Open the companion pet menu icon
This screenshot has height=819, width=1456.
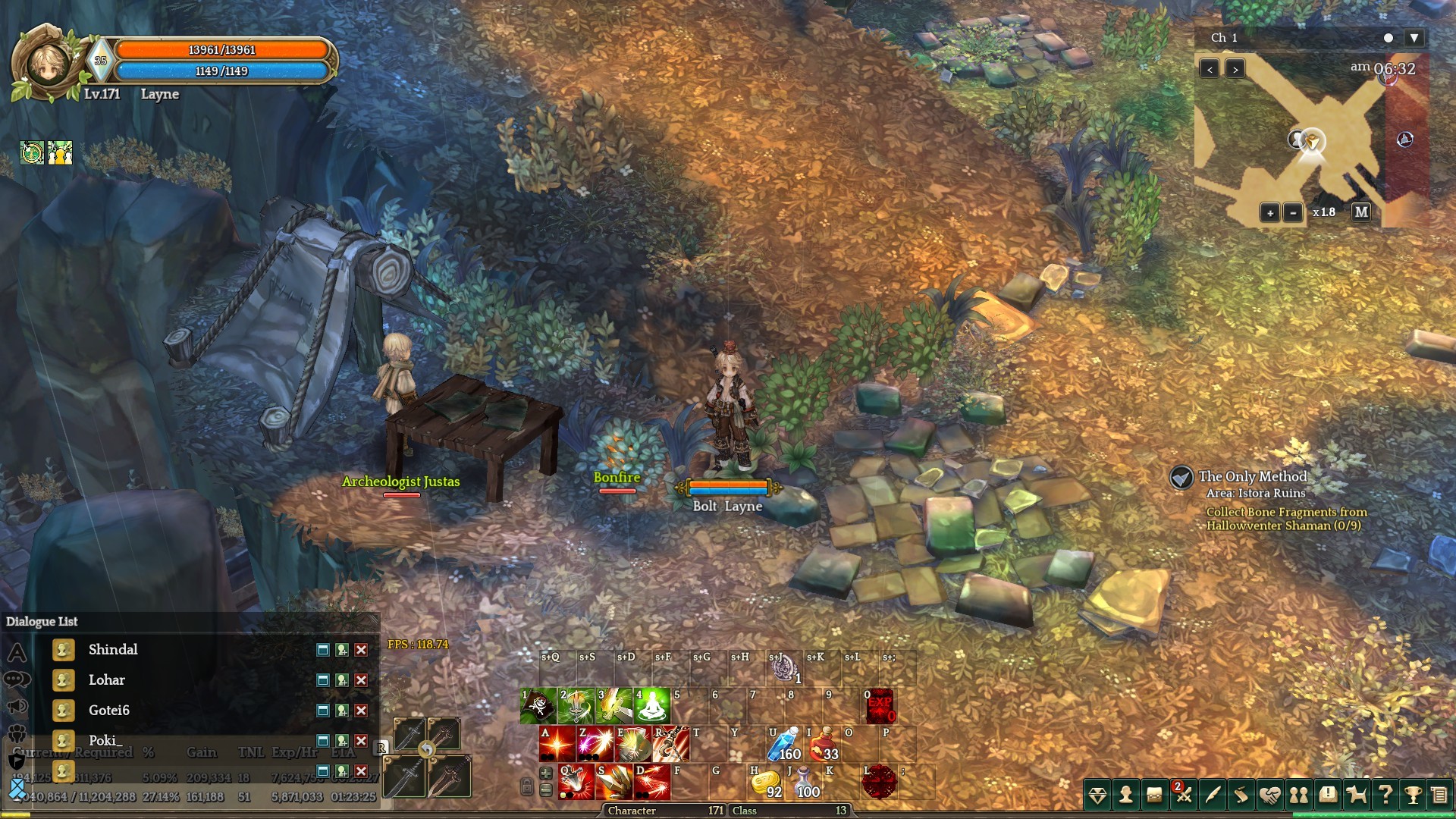pos(1357,794)
